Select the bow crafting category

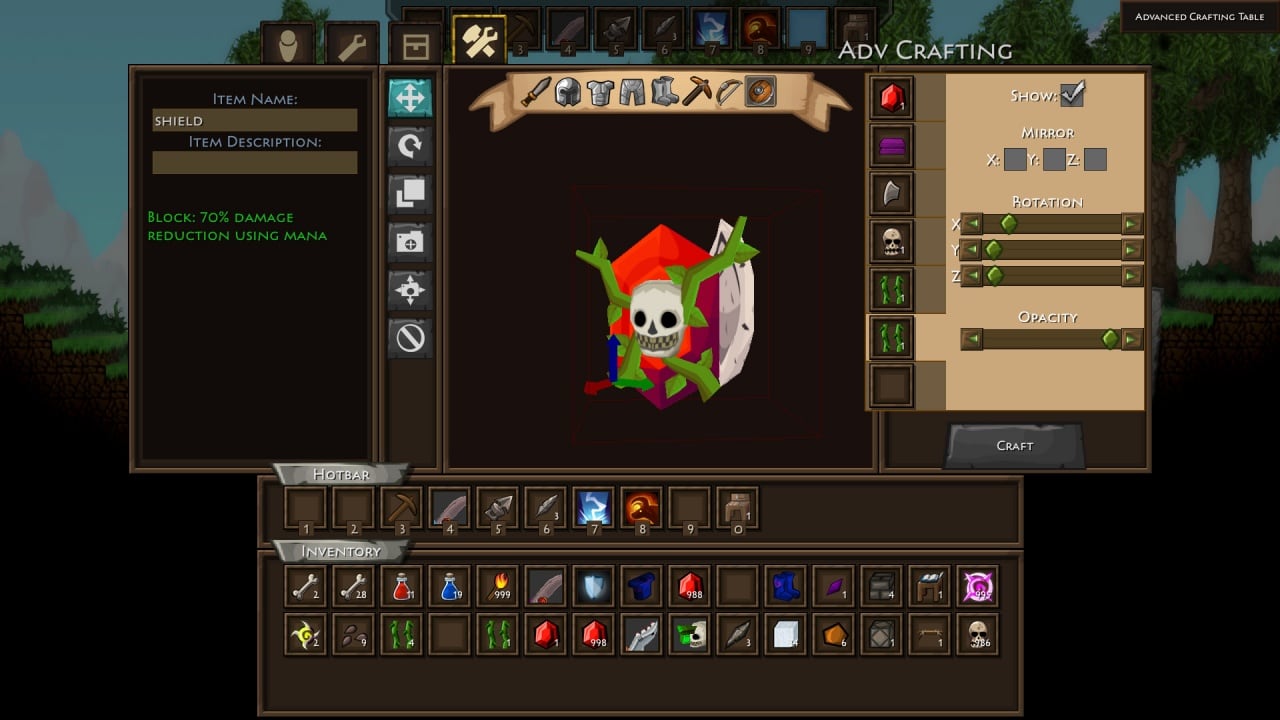point(728,93)
